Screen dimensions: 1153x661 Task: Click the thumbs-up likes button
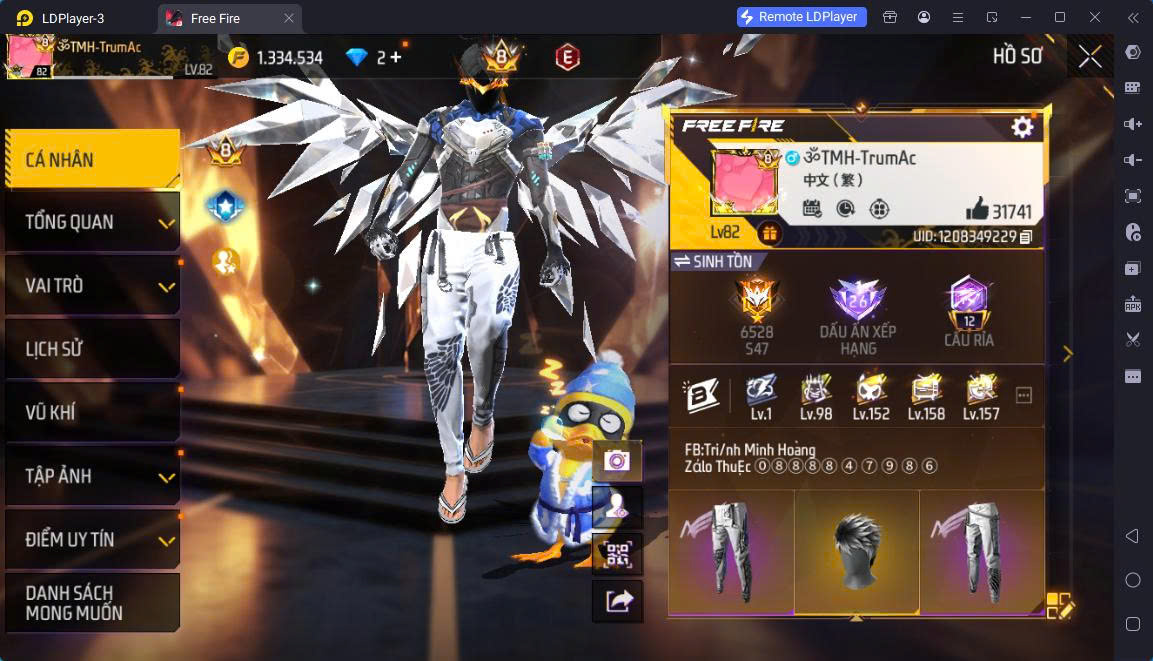[977, 210]
